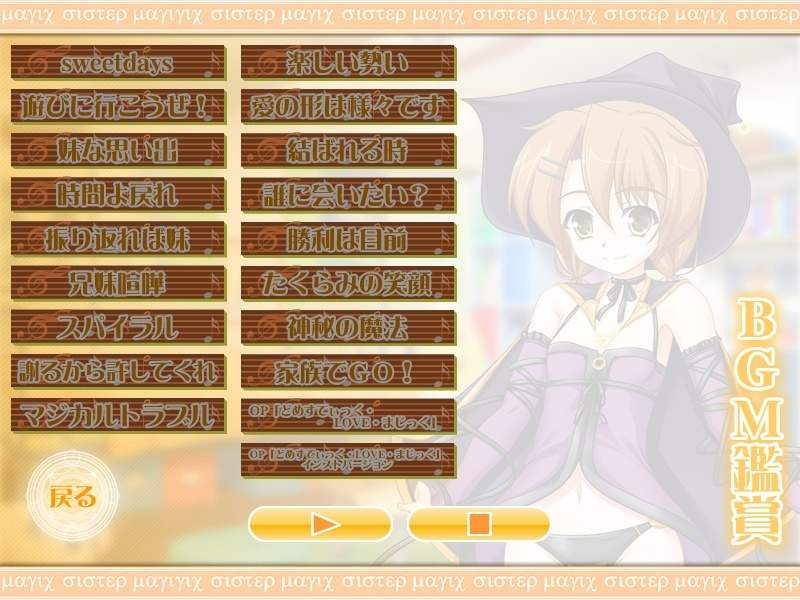
Task: Select the 家族でGO！ track
Action: coord(348,370)
